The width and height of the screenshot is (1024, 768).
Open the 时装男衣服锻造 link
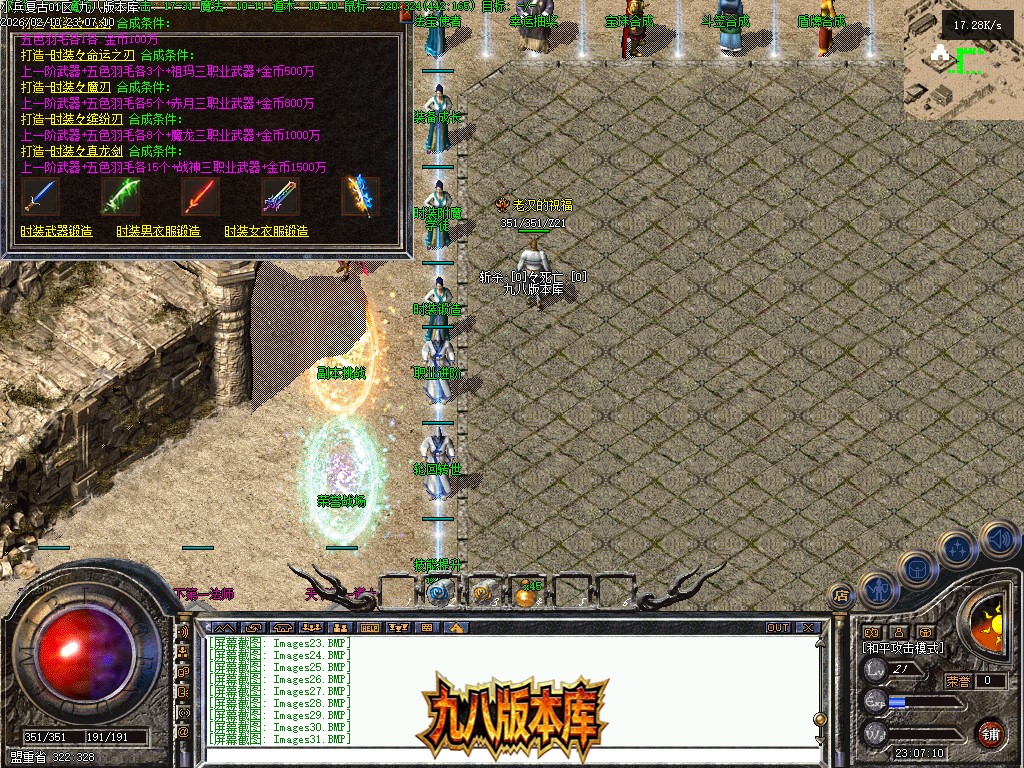[158, 231]
